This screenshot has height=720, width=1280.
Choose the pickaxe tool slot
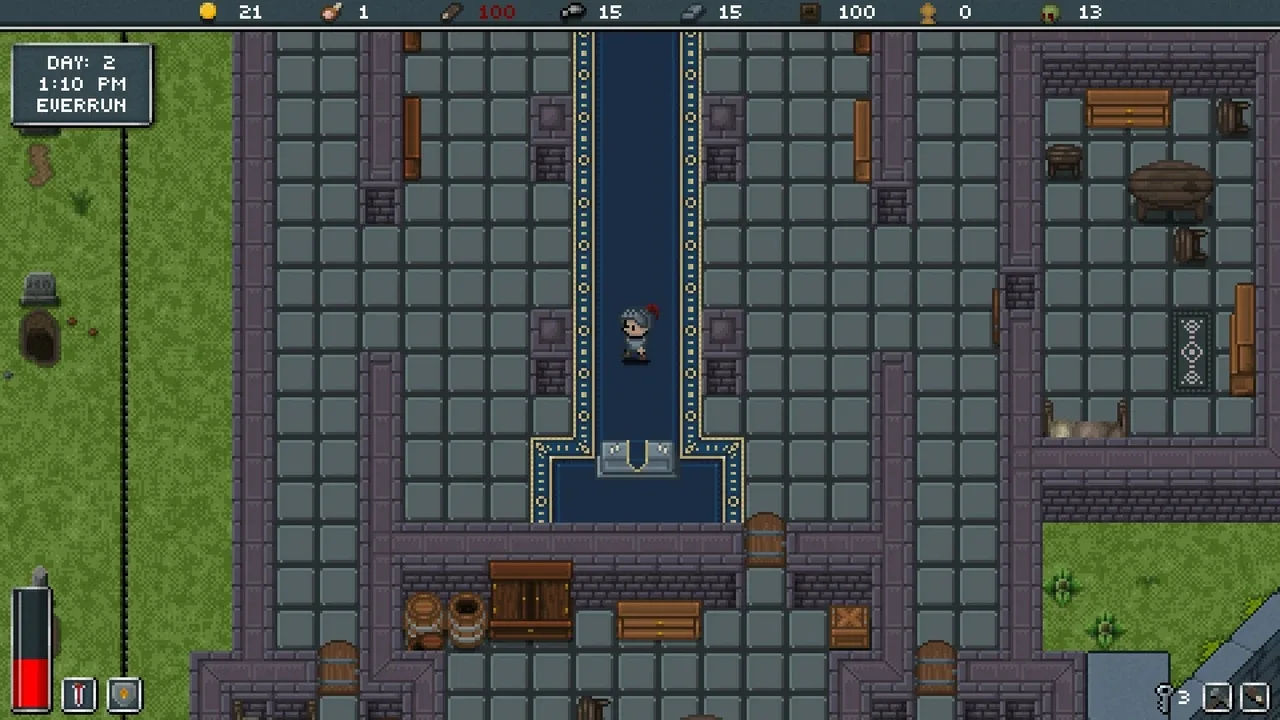1217,696
